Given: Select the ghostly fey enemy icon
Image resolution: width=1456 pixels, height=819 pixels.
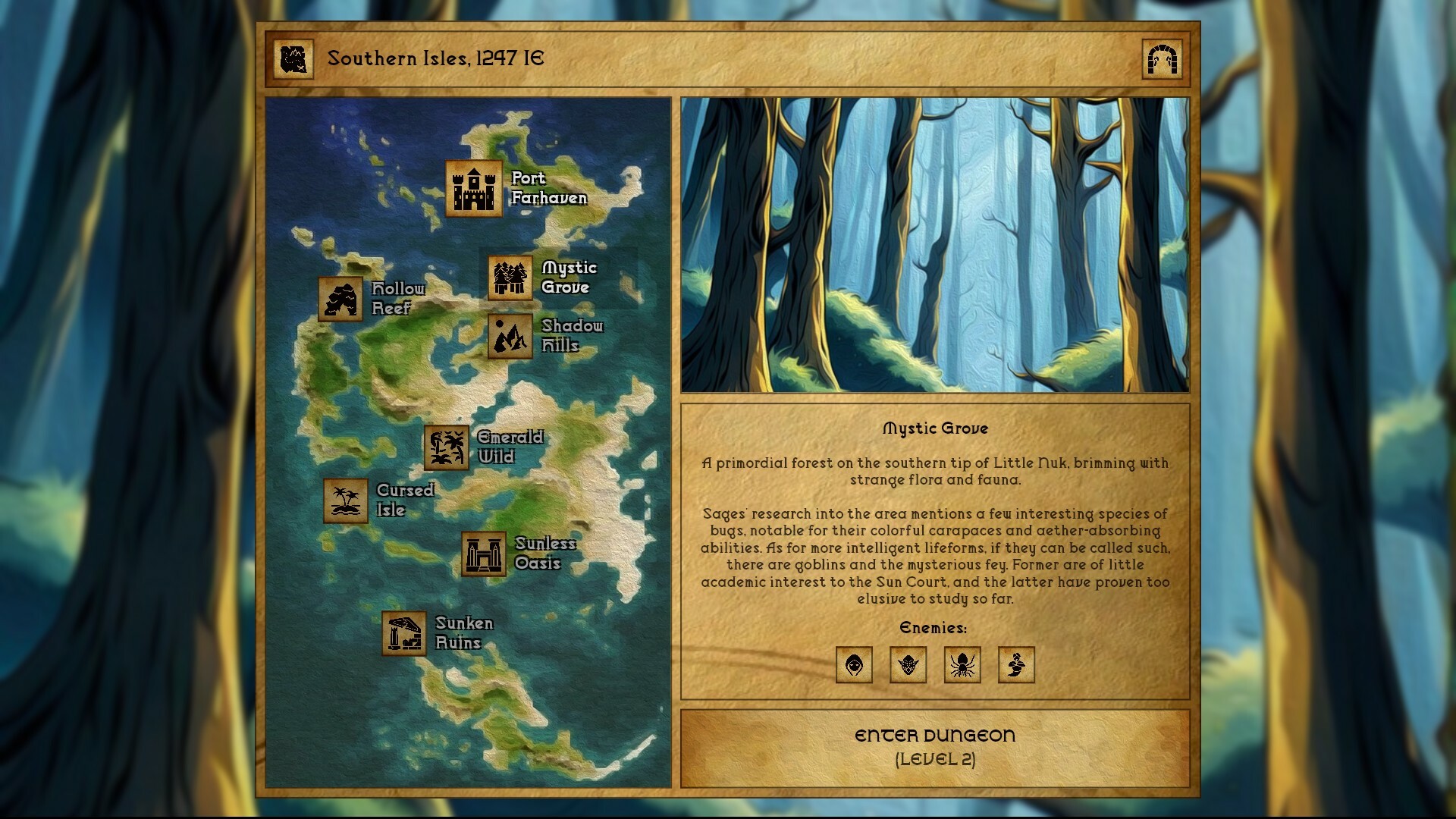Looking at the screenshot, I should (1017, 665).
